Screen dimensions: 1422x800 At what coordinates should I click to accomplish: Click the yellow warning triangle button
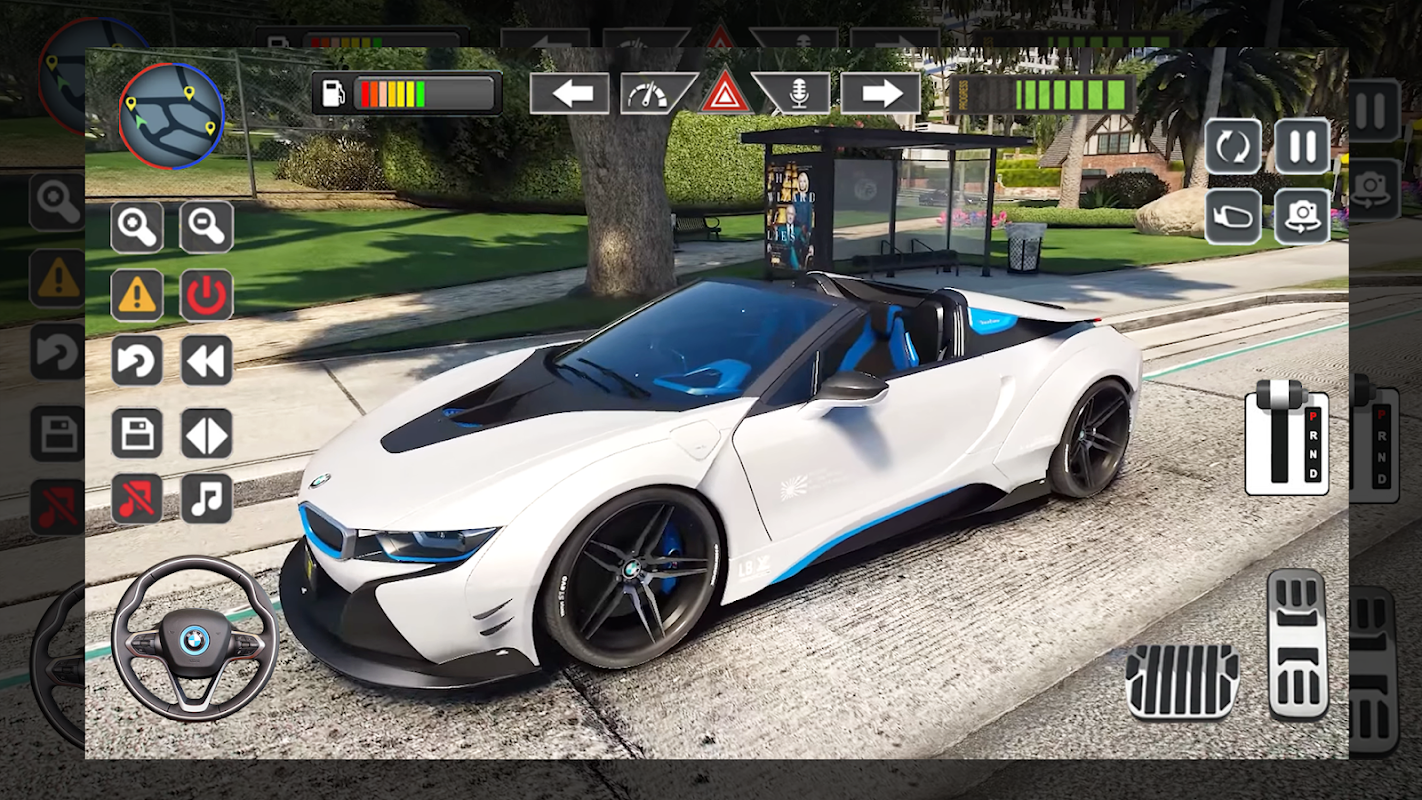136,295
